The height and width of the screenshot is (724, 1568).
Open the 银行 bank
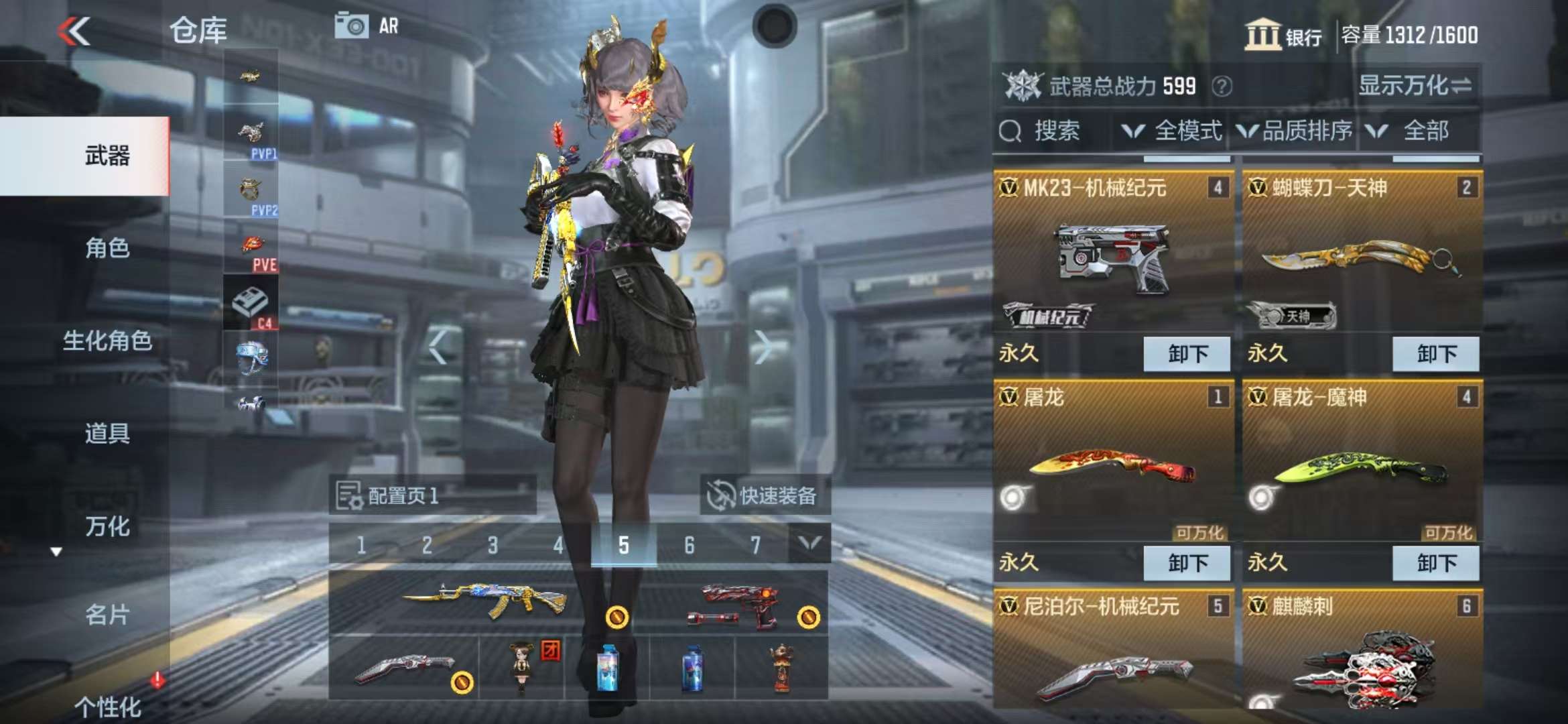pos(1283,35)
